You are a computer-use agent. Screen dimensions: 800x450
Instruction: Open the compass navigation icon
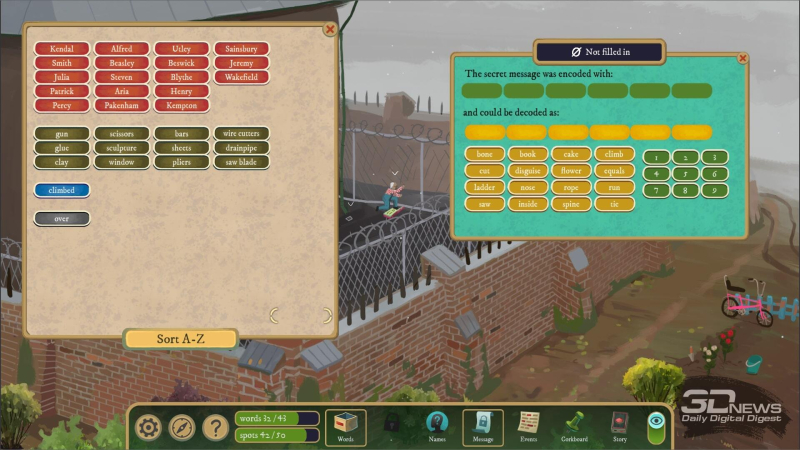(x=182, y=428)
